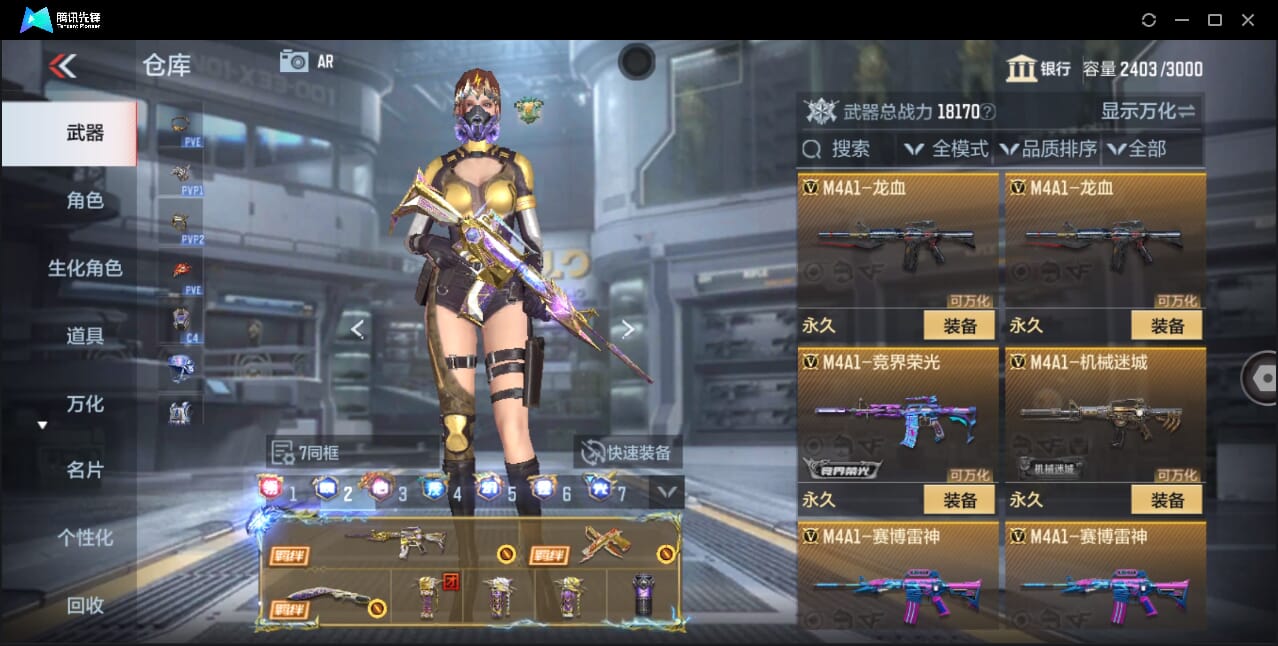
Task: Open the 生化角色 tab
Action: [85, 268]
